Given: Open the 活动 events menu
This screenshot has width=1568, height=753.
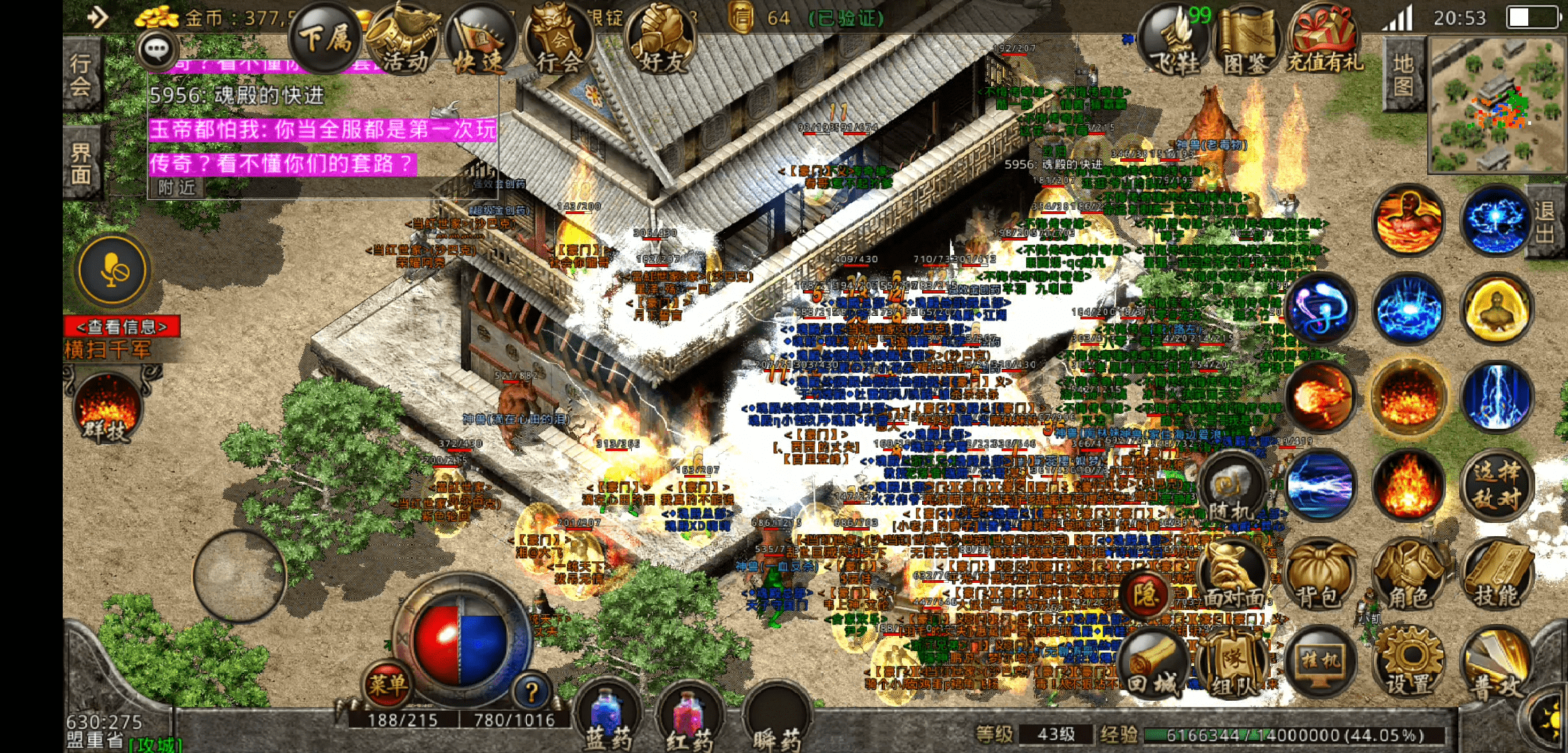Looking at the screenshot, I should click(x=403, y=42).
